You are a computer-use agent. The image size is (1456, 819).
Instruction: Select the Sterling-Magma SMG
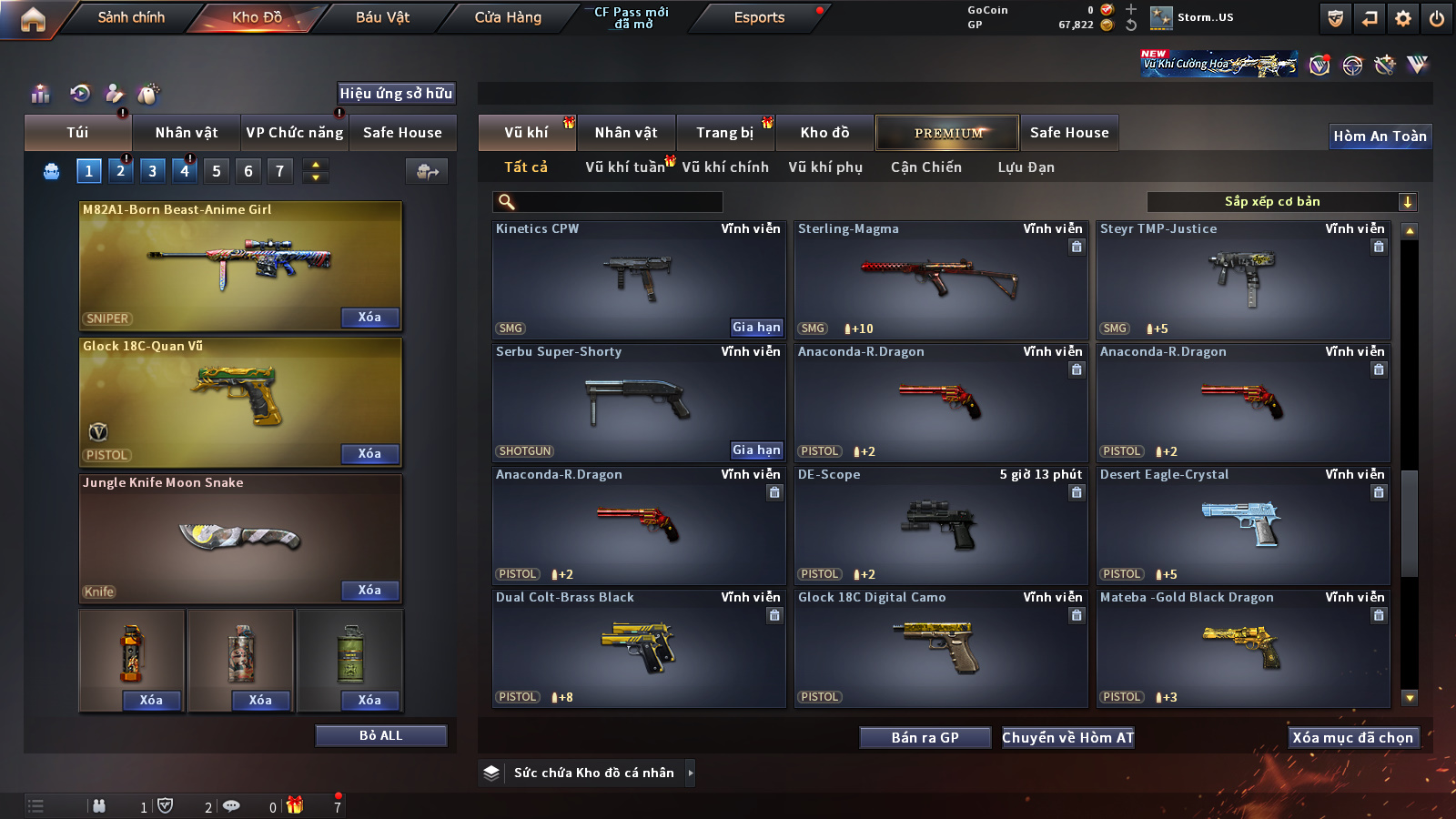(941, 281)
